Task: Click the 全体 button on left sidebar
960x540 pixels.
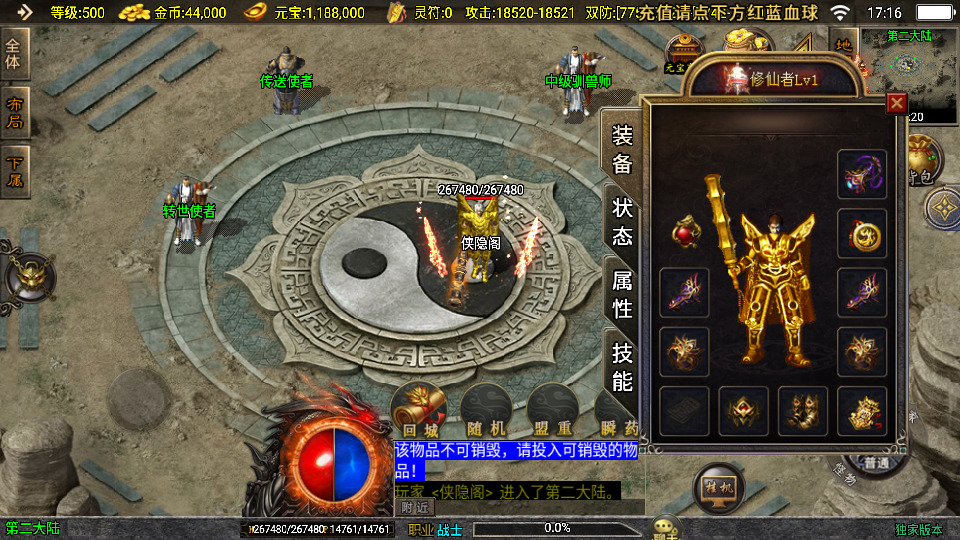Action: tap(15, 52)
